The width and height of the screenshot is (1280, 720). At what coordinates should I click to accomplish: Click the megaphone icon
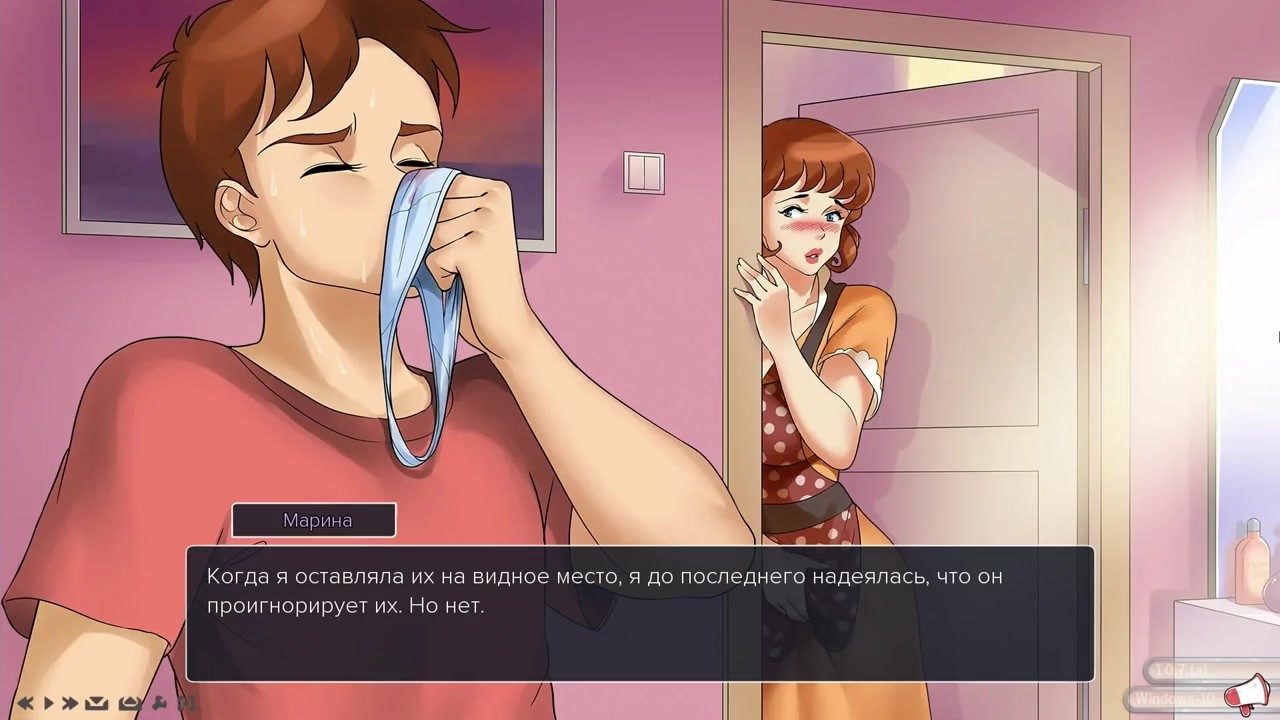(1254, 692)
